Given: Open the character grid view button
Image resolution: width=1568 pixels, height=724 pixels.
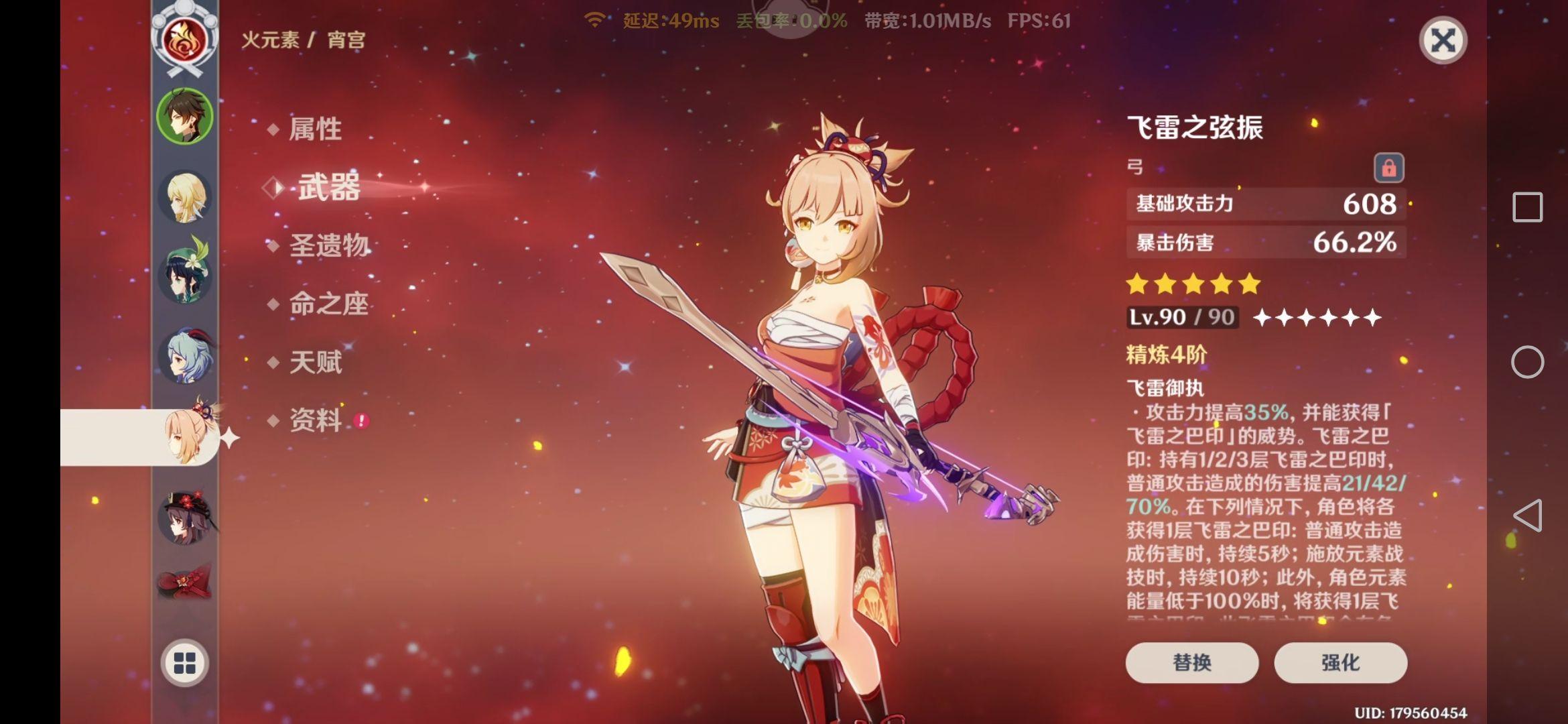Looking at the screenshot, I should [x=185, y=663].
